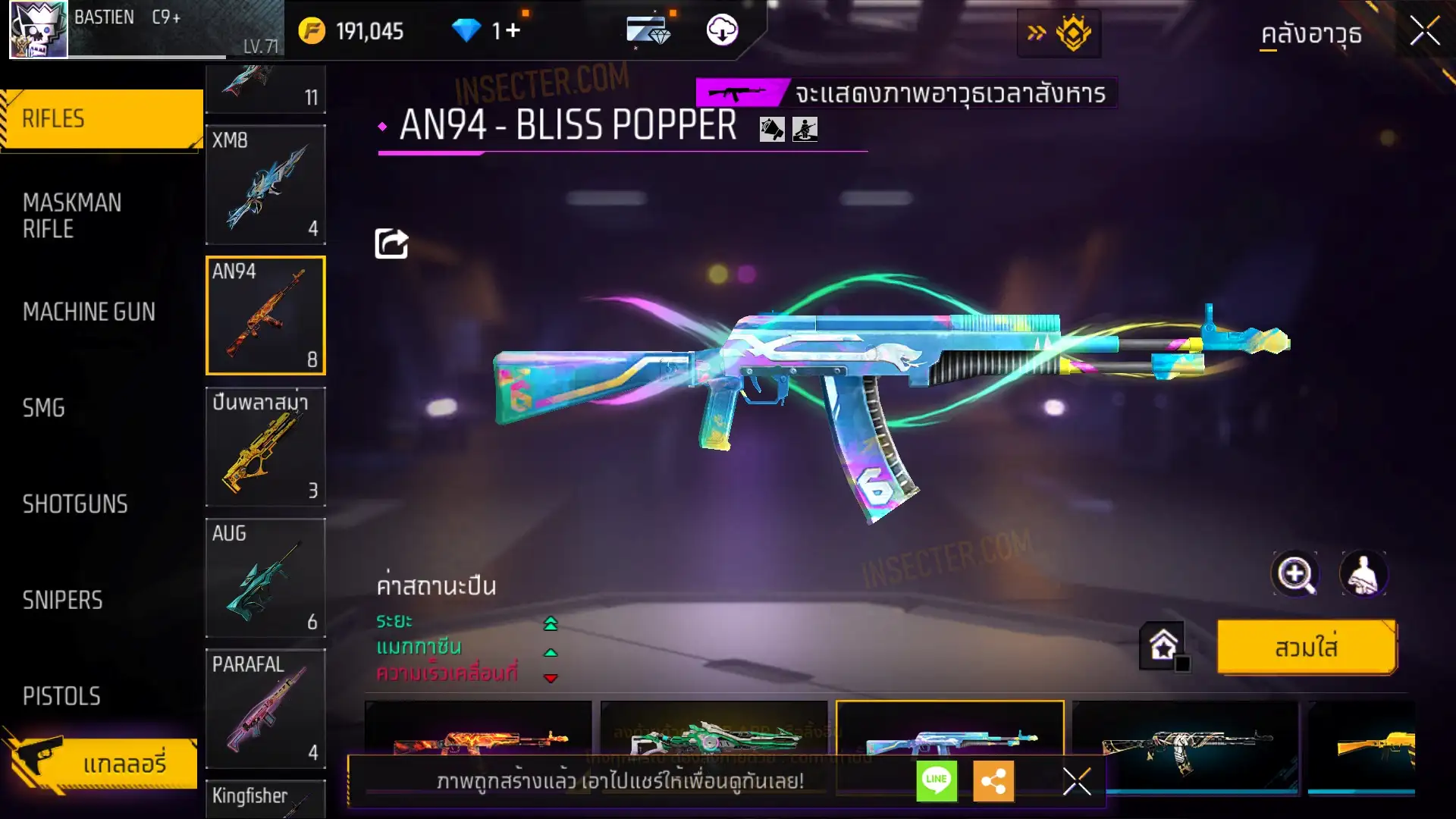Click the share arrow icon above the weapon
This screenshot has width=1456, height=819.
coord(391,243)
